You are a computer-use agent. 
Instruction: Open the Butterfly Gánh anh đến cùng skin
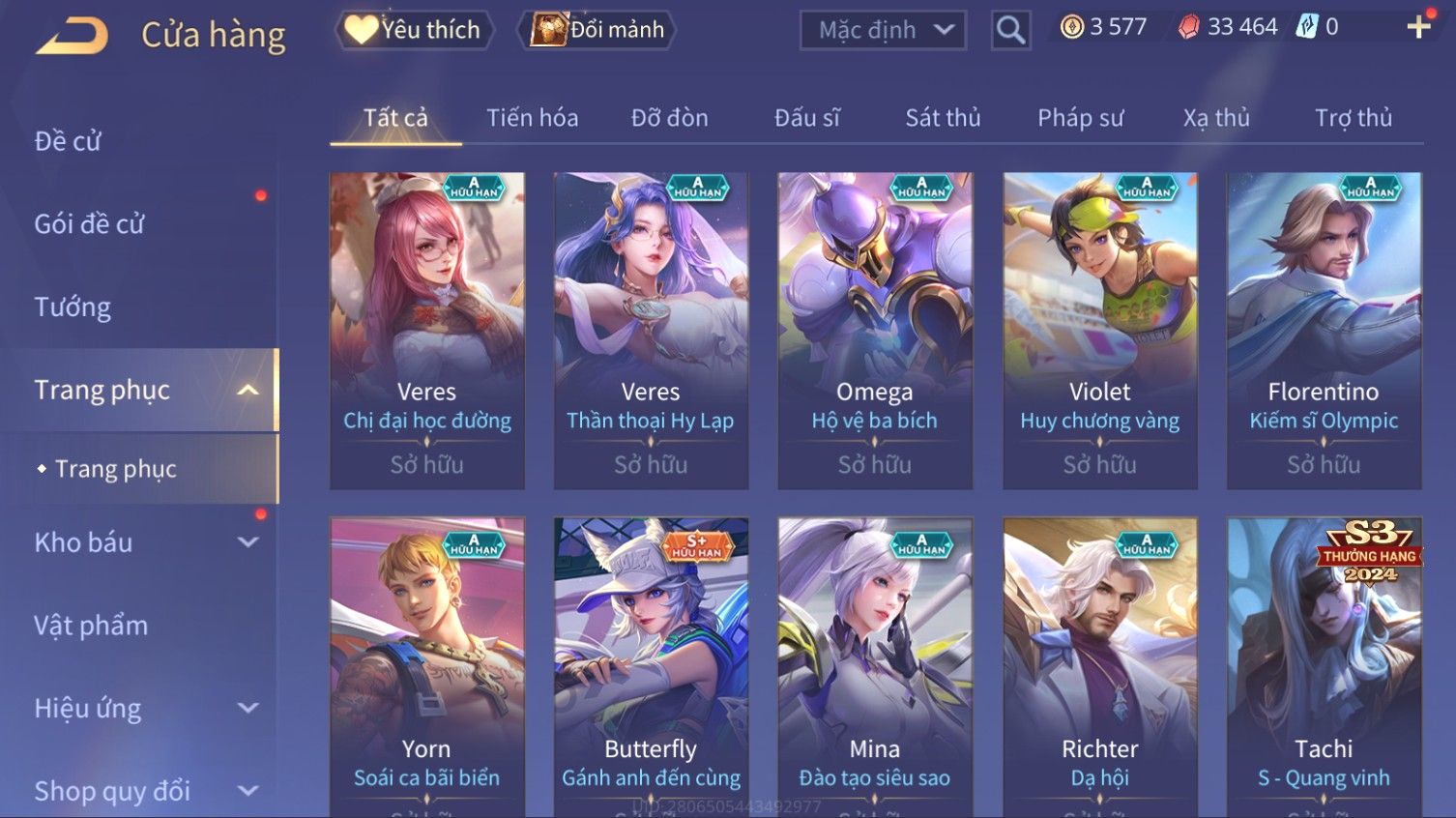pyautogui.click(x=651, y=667)
